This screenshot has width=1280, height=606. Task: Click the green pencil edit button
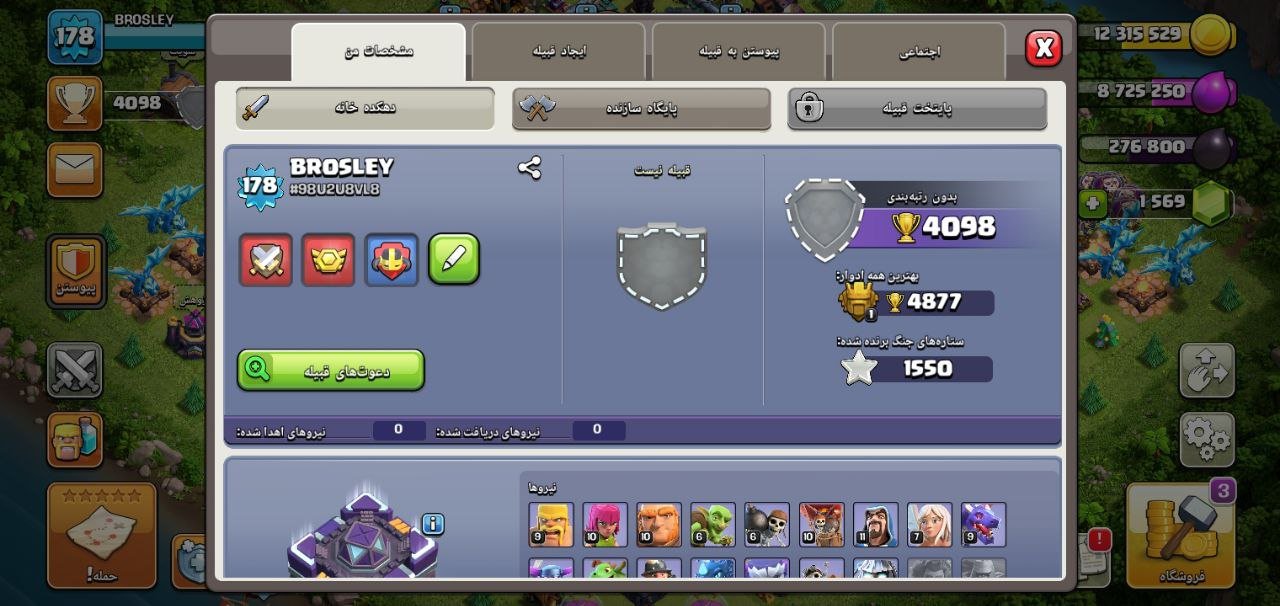coord(453,260)
